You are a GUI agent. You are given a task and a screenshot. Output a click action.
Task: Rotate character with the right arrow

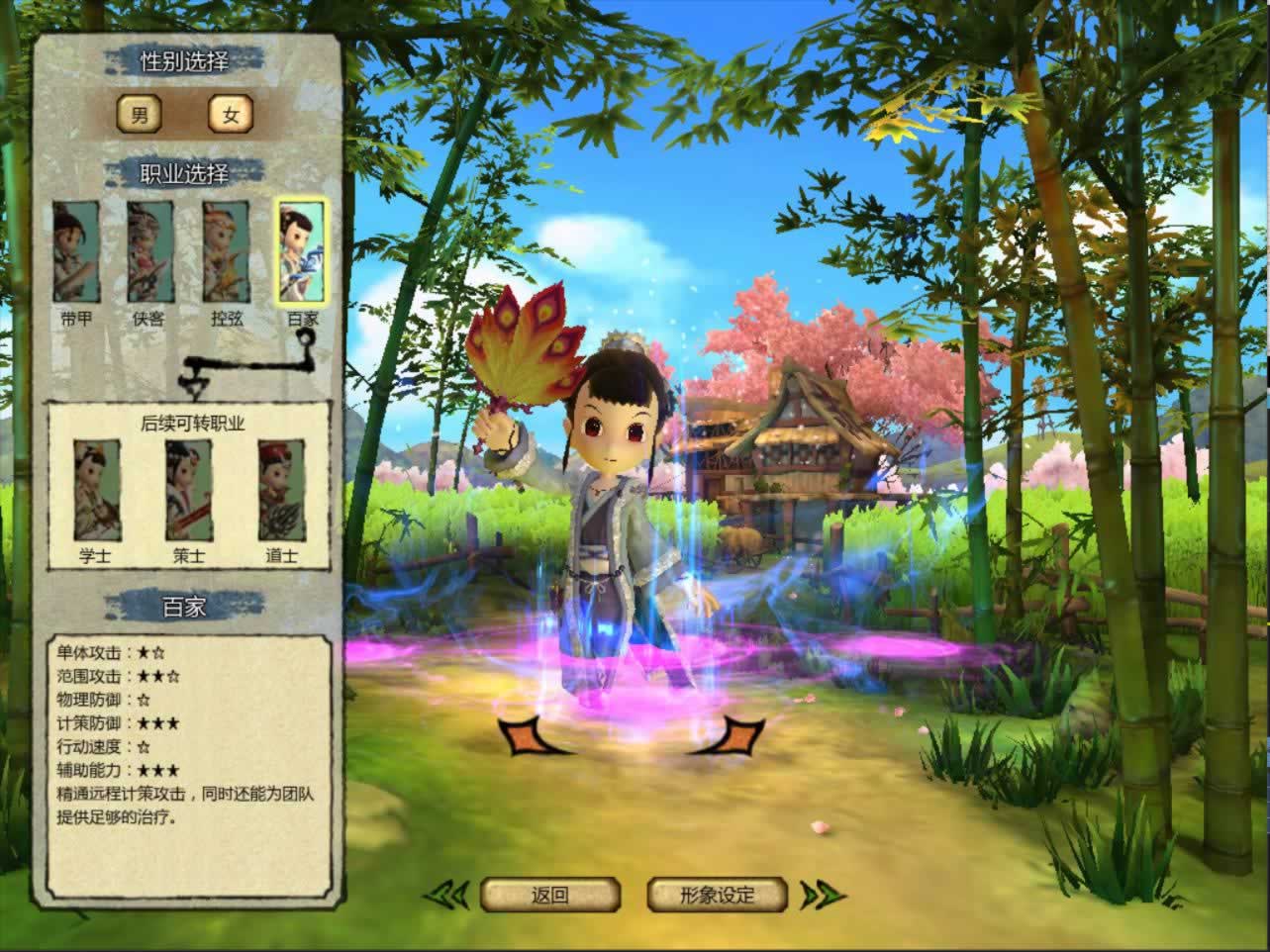[731, 736]
